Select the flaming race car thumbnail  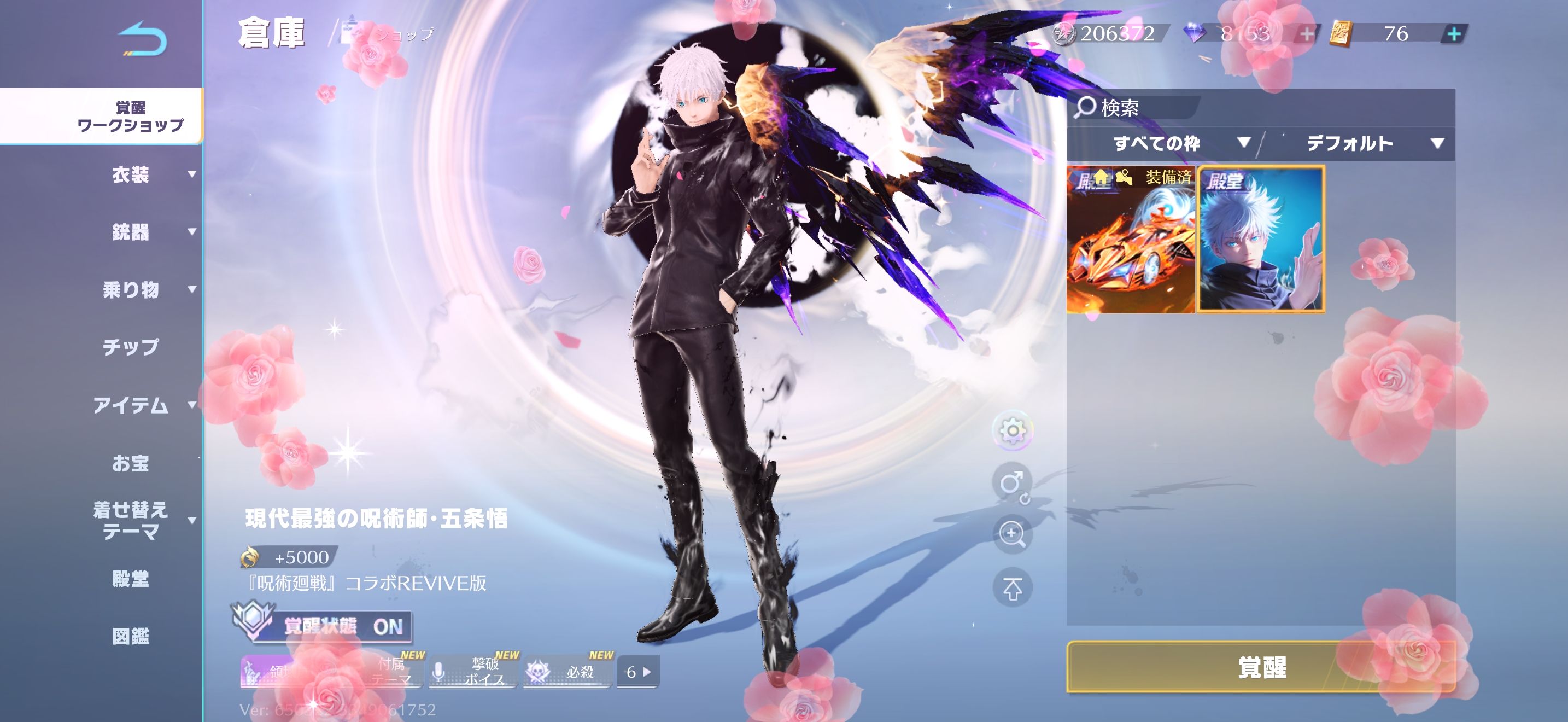1130,240
